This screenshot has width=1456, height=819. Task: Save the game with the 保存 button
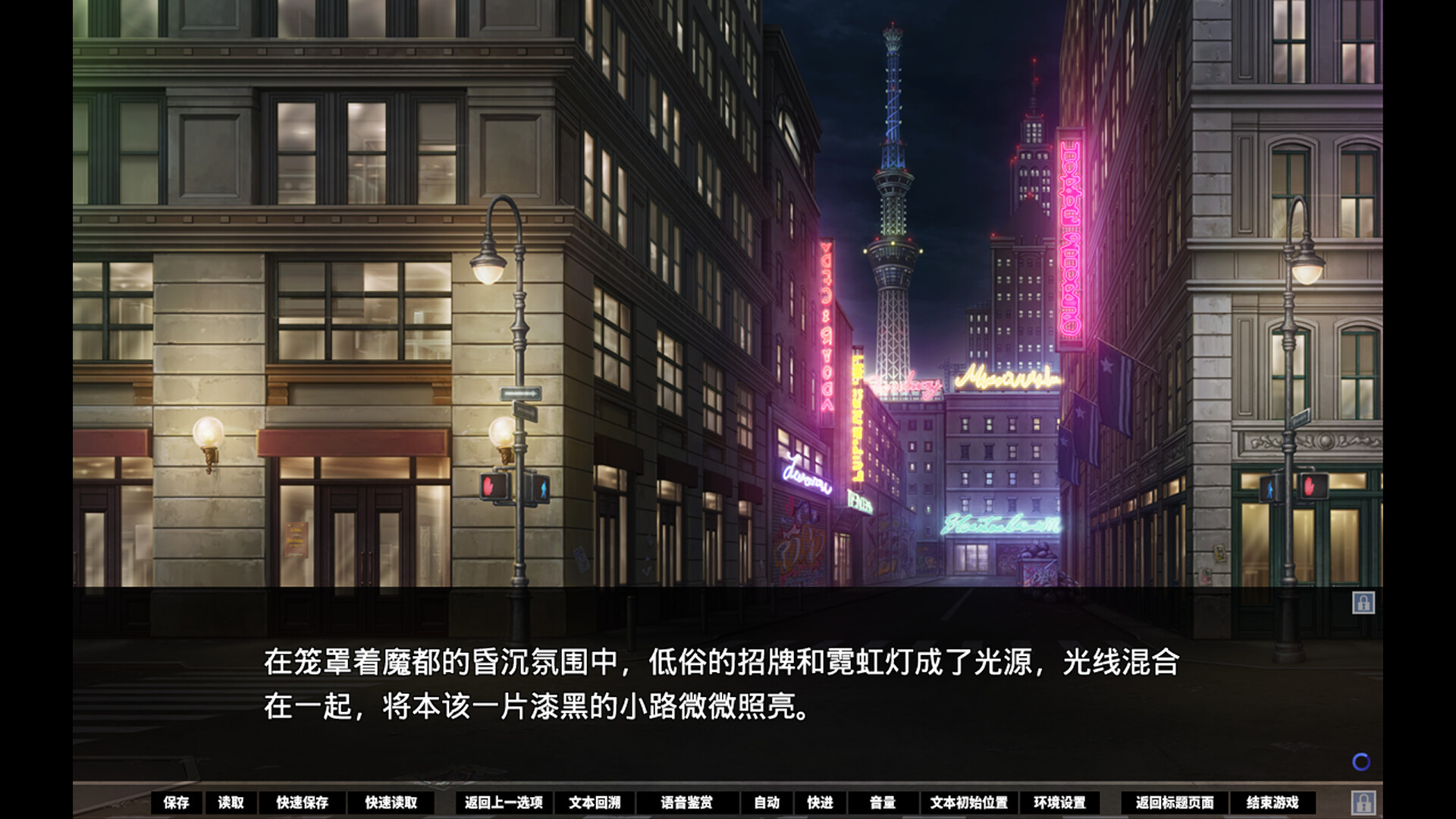point(177,802)
